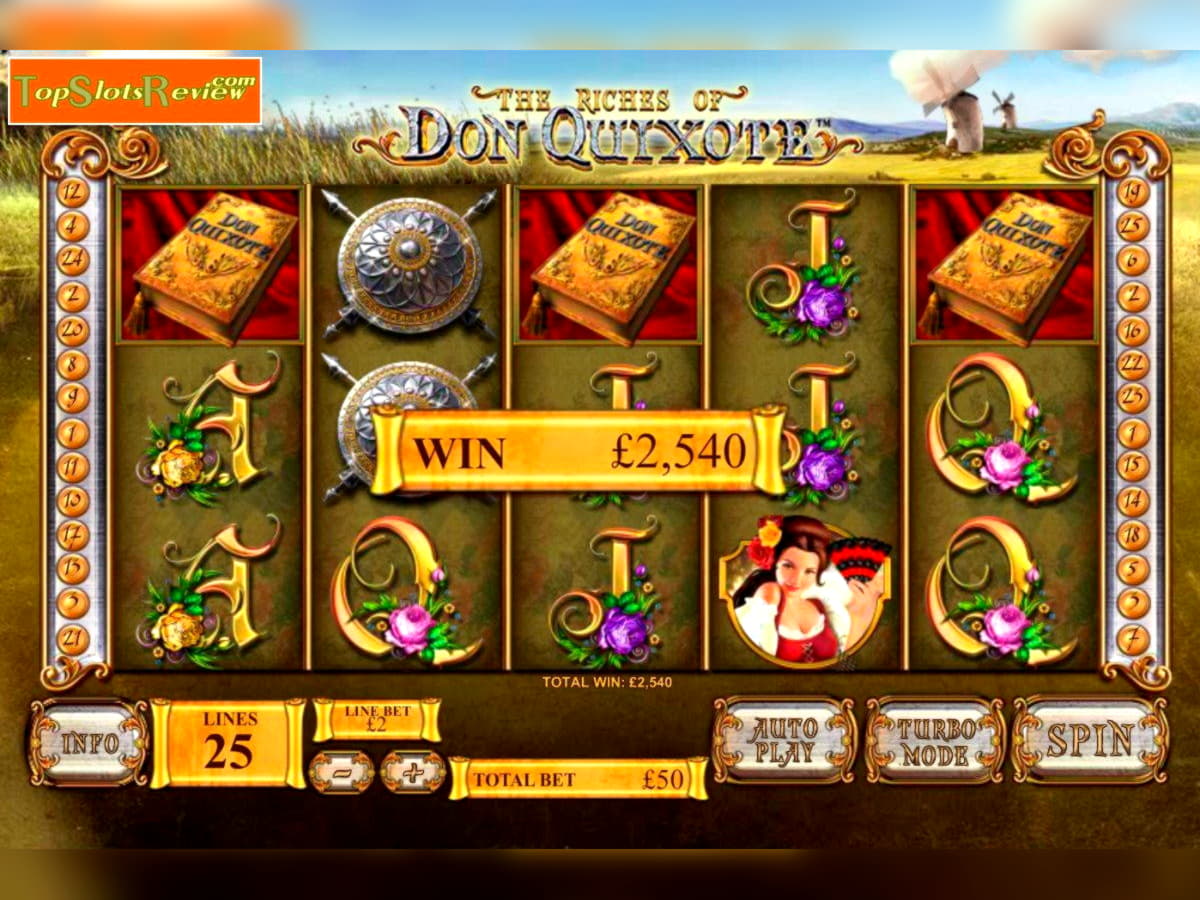Image resolution: width=1200 pixels, height=900 pixels.
Task: Open the TopSlotsReview.com logo link
Action: click(135, 91)
